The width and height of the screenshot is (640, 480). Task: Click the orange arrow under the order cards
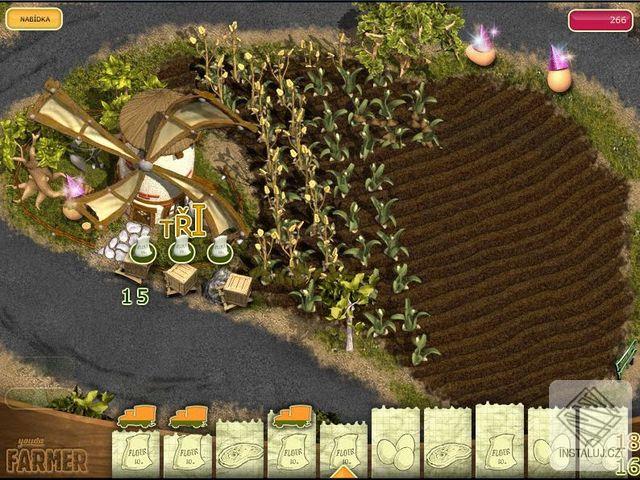343,471
